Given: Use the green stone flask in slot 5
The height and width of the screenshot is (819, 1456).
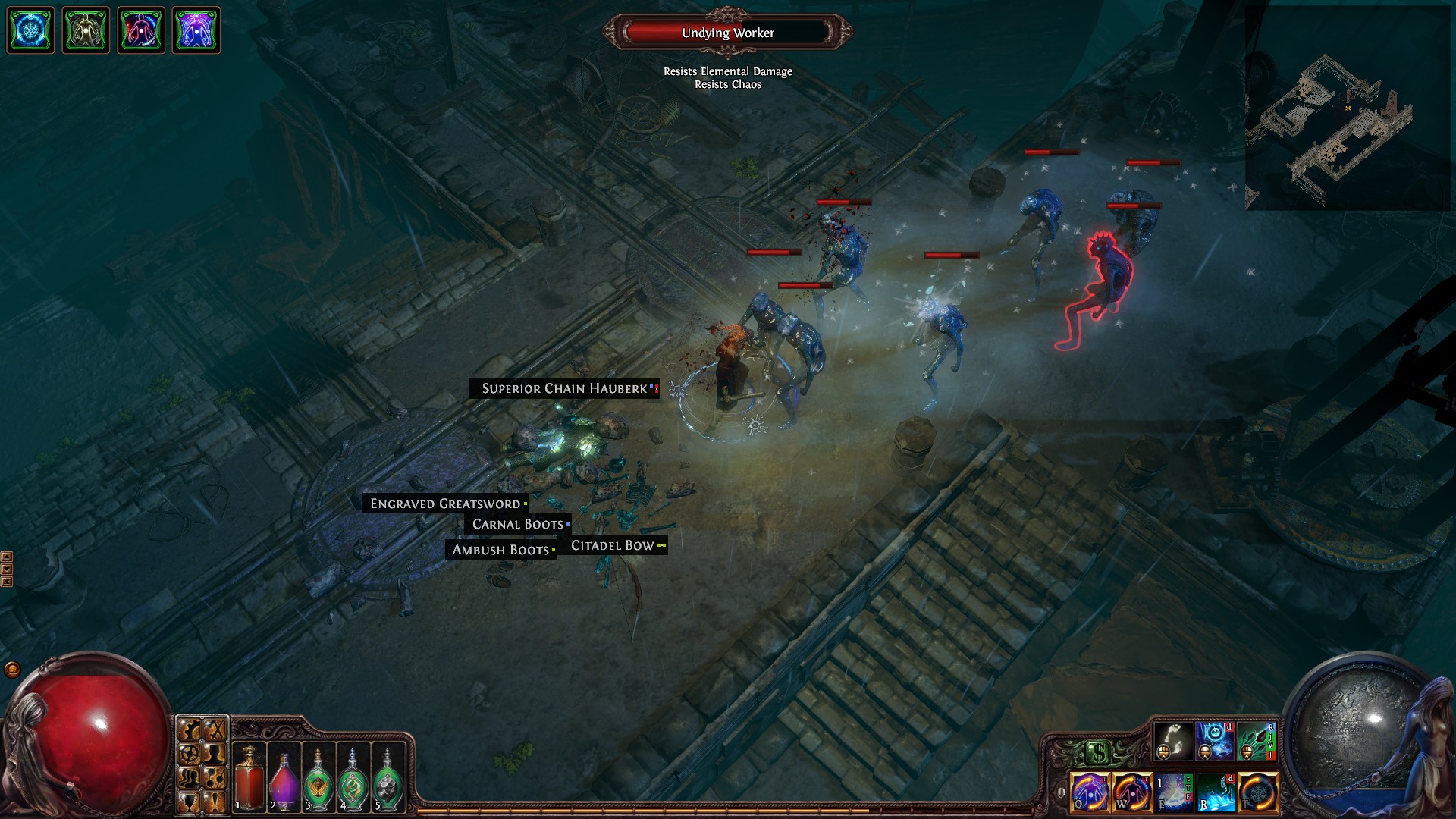Looking at the screenshot, I should pos(388,777).
